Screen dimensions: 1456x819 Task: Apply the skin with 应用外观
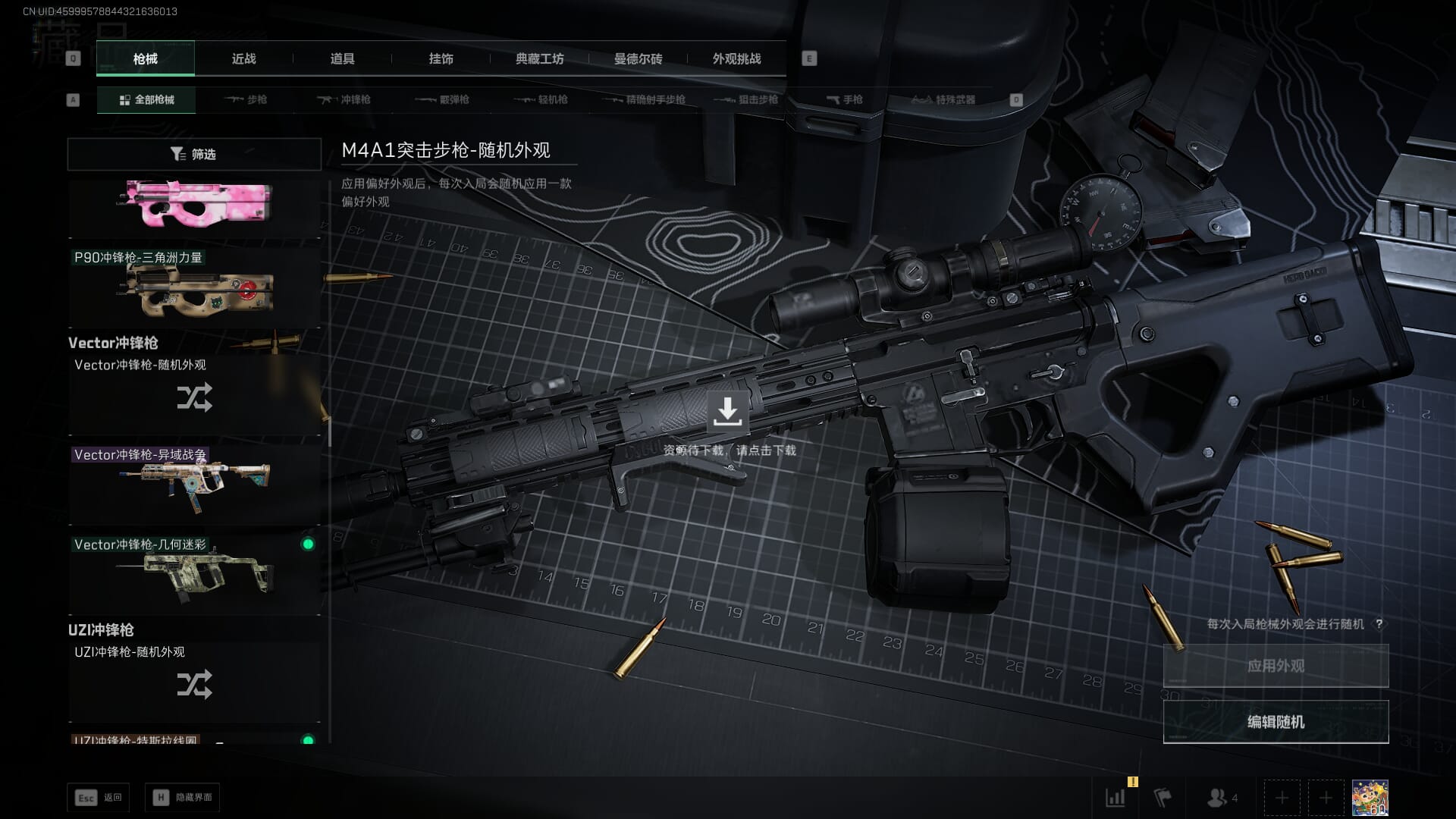click(x=1276, y=666)
